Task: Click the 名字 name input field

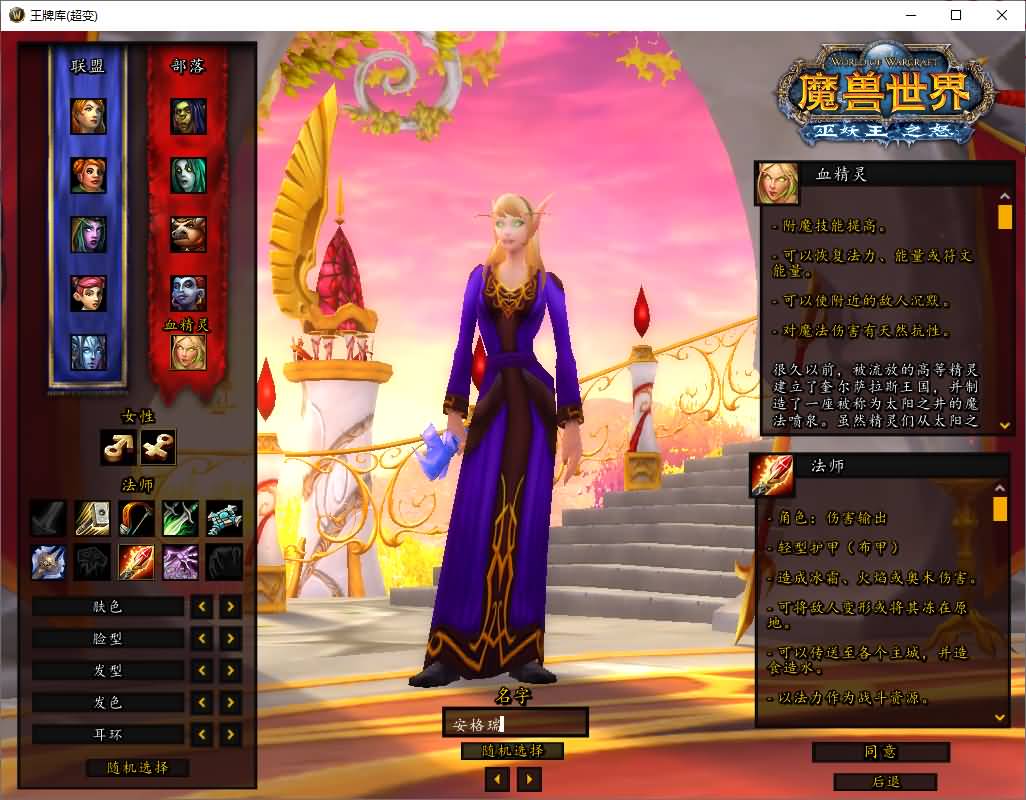Action: point(515,723)
